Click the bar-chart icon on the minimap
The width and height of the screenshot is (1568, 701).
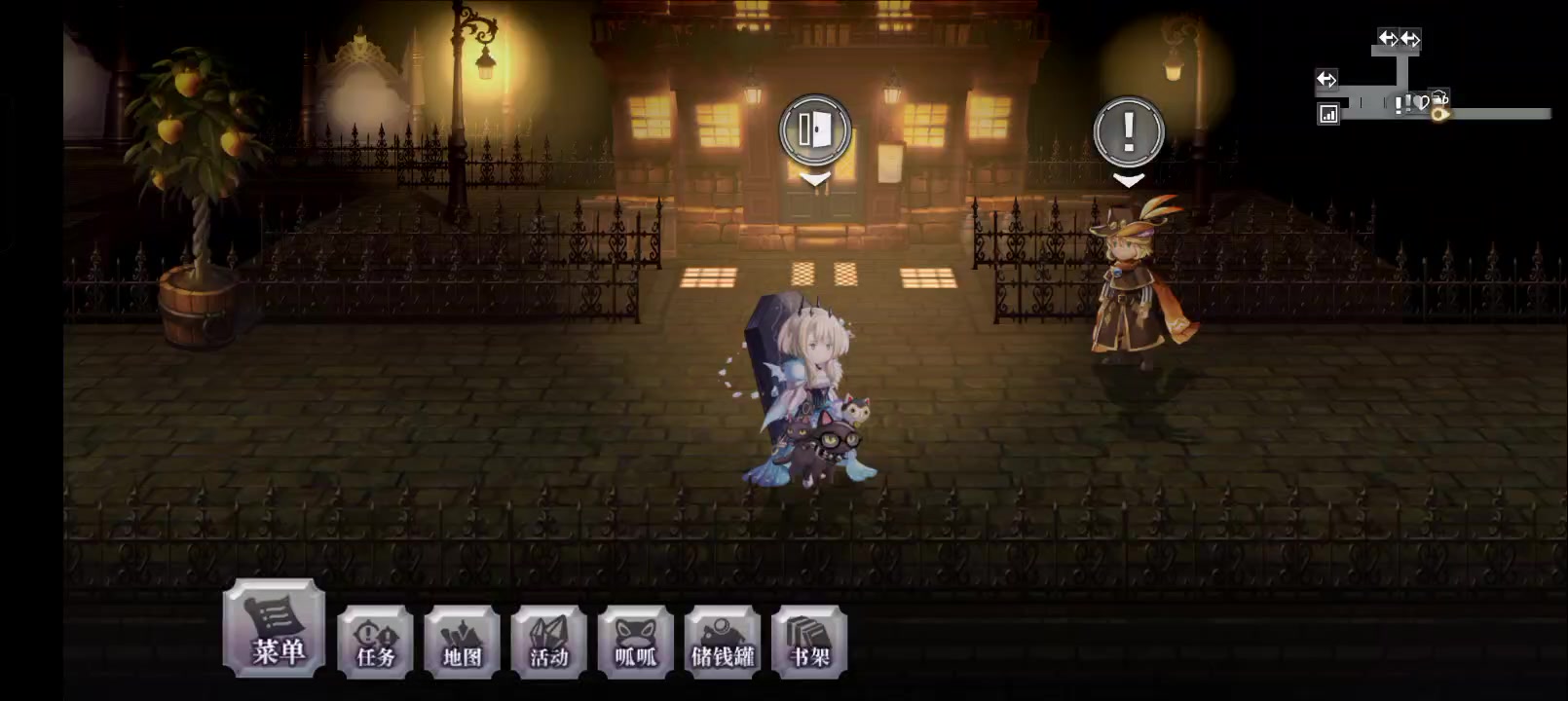[x=1328, y=113]
